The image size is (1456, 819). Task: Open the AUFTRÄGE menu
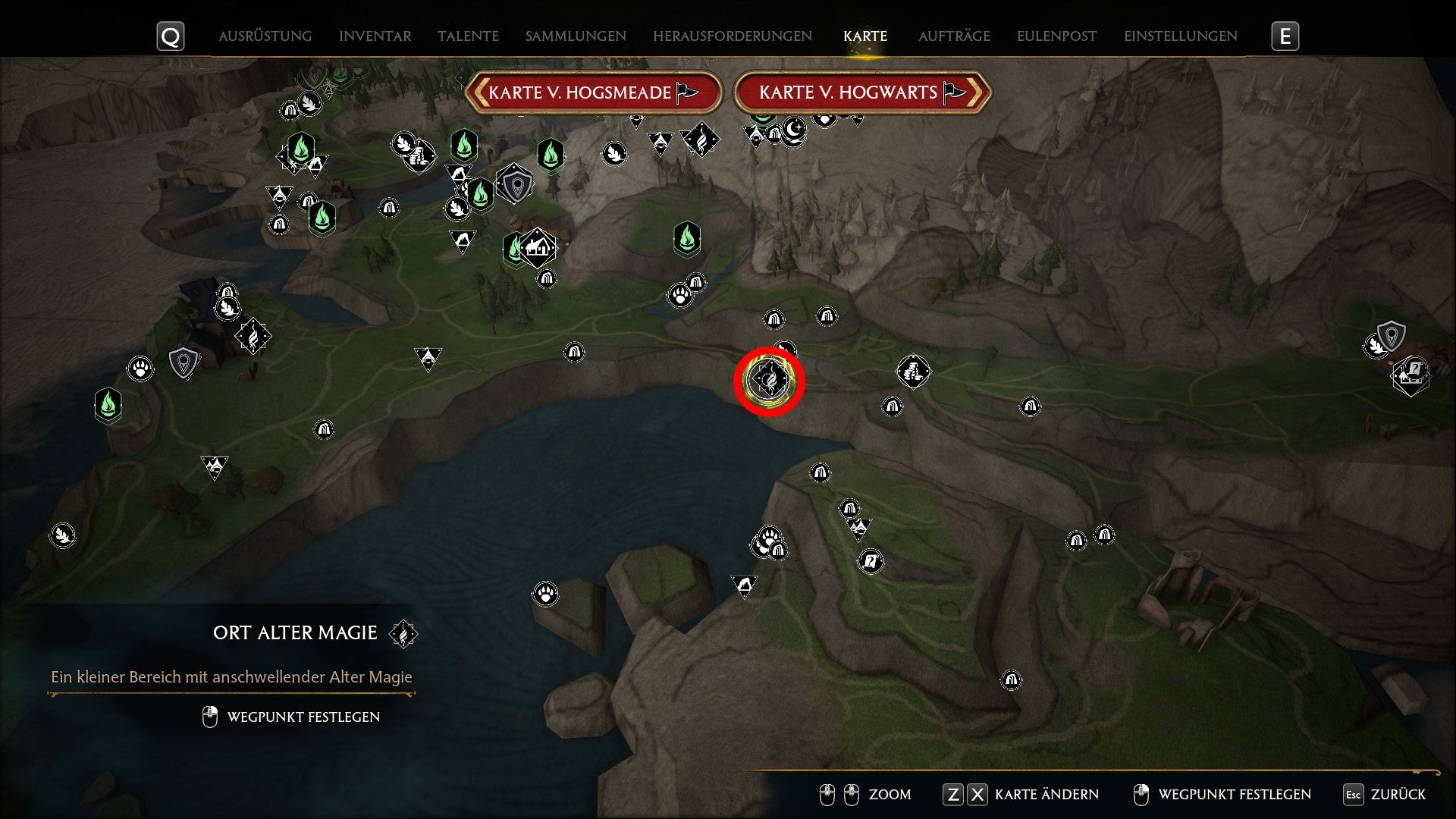tap(954, 36)
